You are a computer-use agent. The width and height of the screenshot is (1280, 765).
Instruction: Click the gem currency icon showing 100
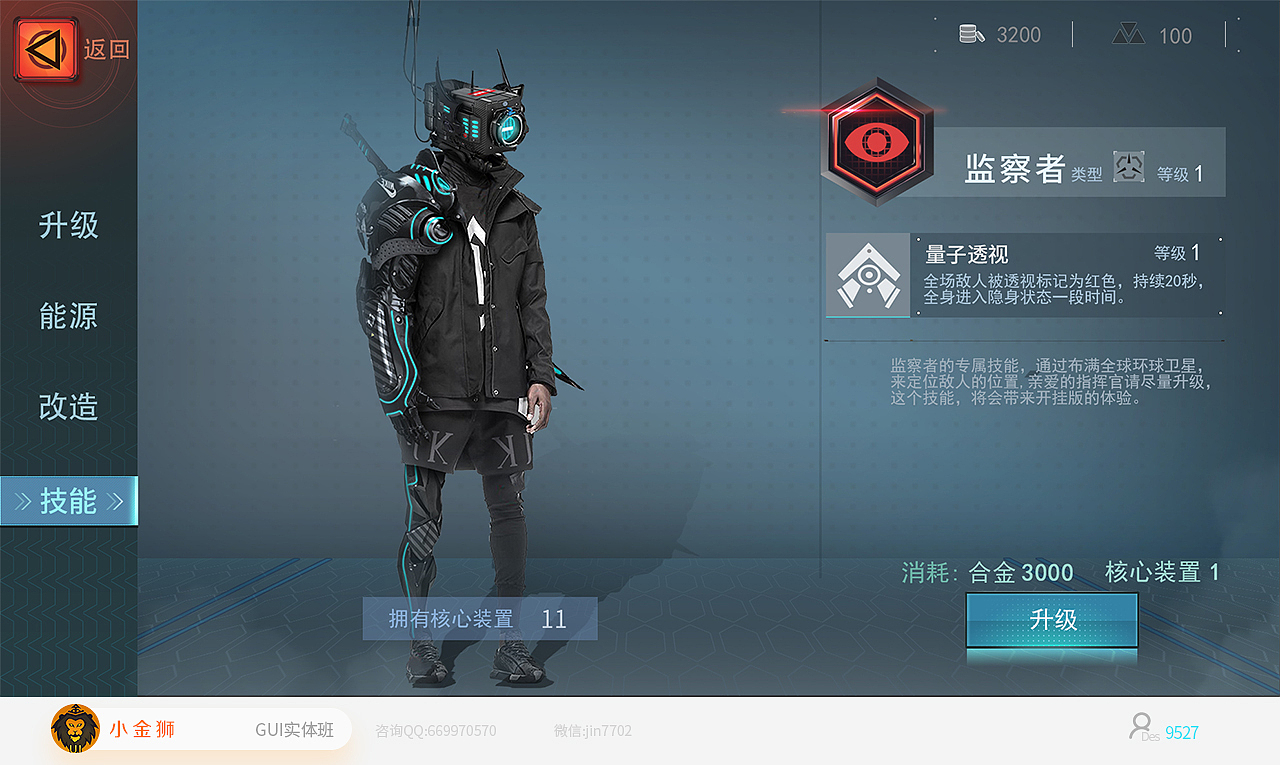pyautogui.click(x=1130, y=33)
